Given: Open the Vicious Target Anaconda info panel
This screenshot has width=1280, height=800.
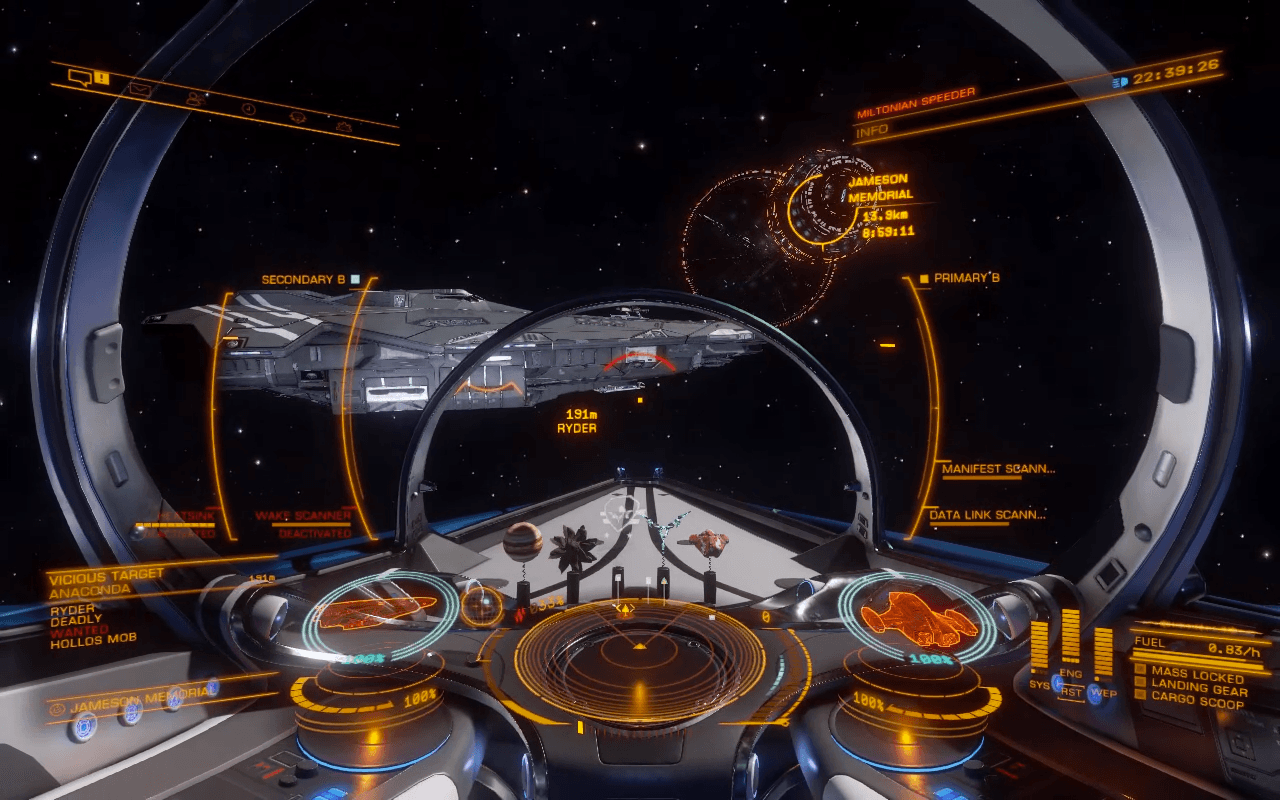Looking at the screenshot, I should pos(106,584).
